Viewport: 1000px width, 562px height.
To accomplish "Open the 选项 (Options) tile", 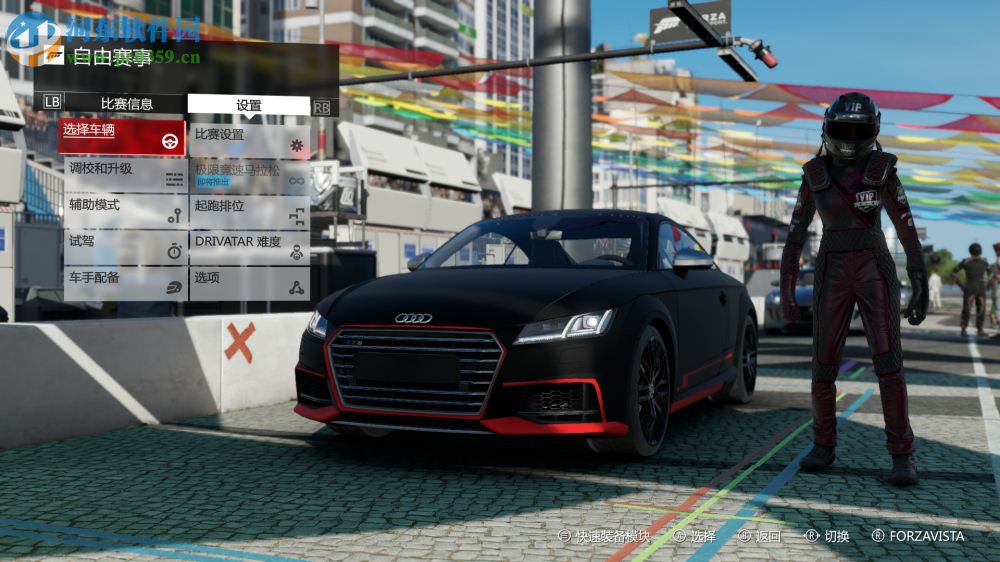I will tap(249, 283).
